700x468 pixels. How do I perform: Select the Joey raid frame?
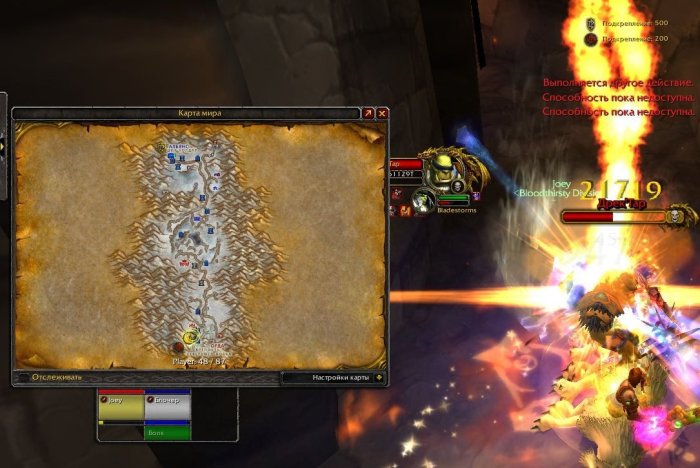coord(121,405)
